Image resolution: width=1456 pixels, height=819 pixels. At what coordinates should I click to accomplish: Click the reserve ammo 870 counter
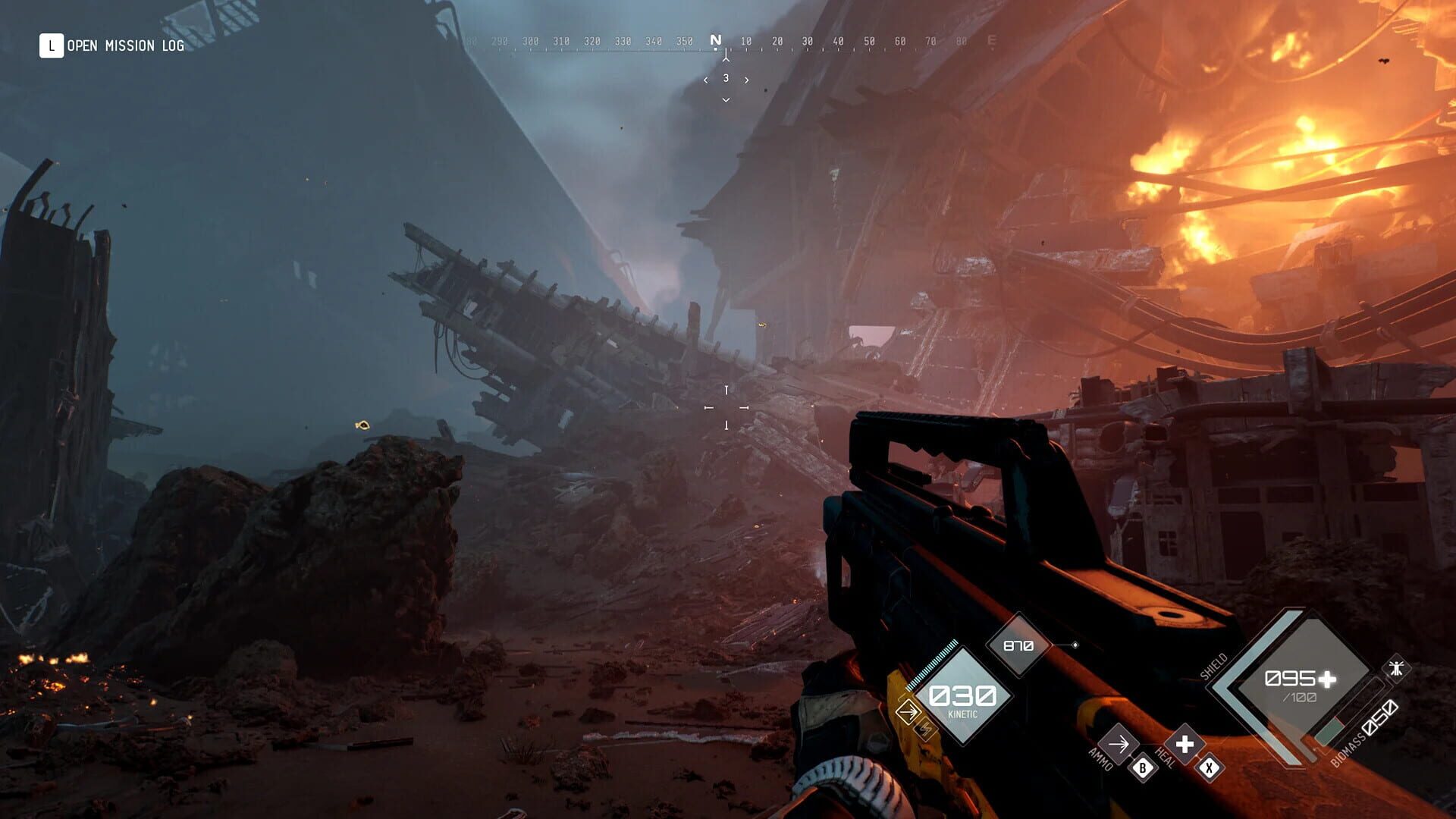click(1018, 645)
